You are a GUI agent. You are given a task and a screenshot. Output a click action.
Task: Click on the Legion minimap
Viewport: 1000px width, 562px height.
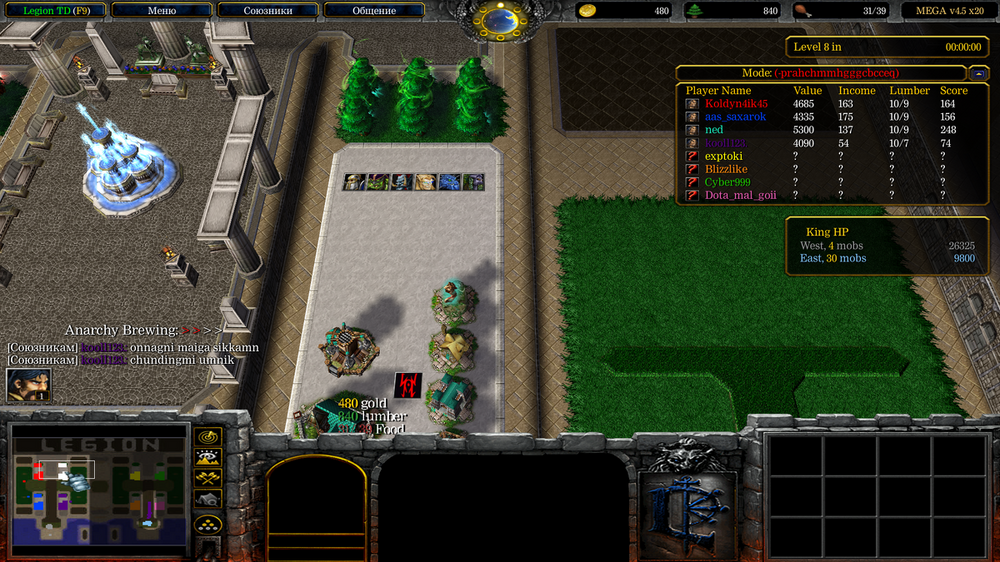[x=98, y=490]
